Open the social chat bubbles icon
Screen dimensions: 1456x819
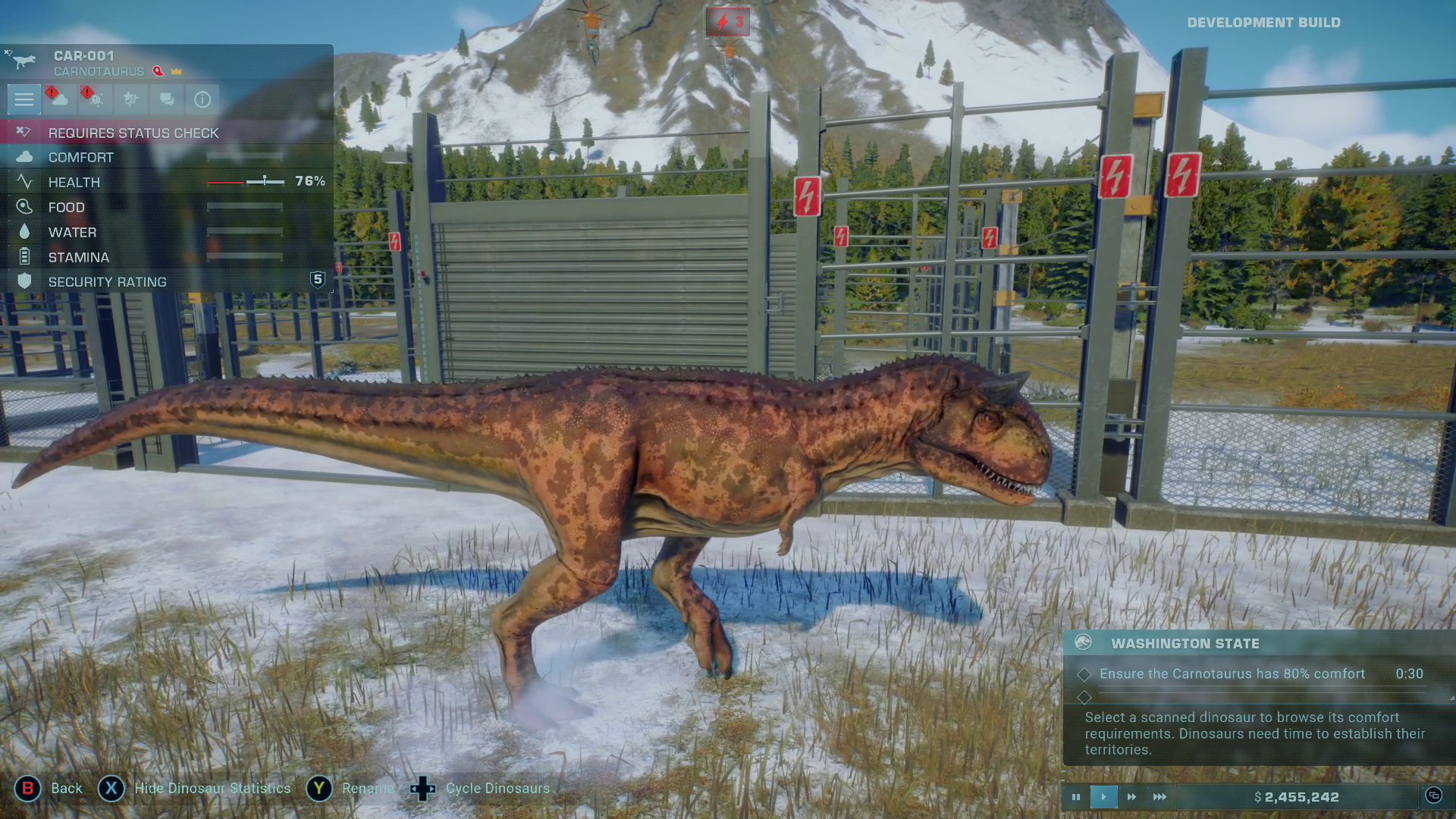click(x=166, y=99)
